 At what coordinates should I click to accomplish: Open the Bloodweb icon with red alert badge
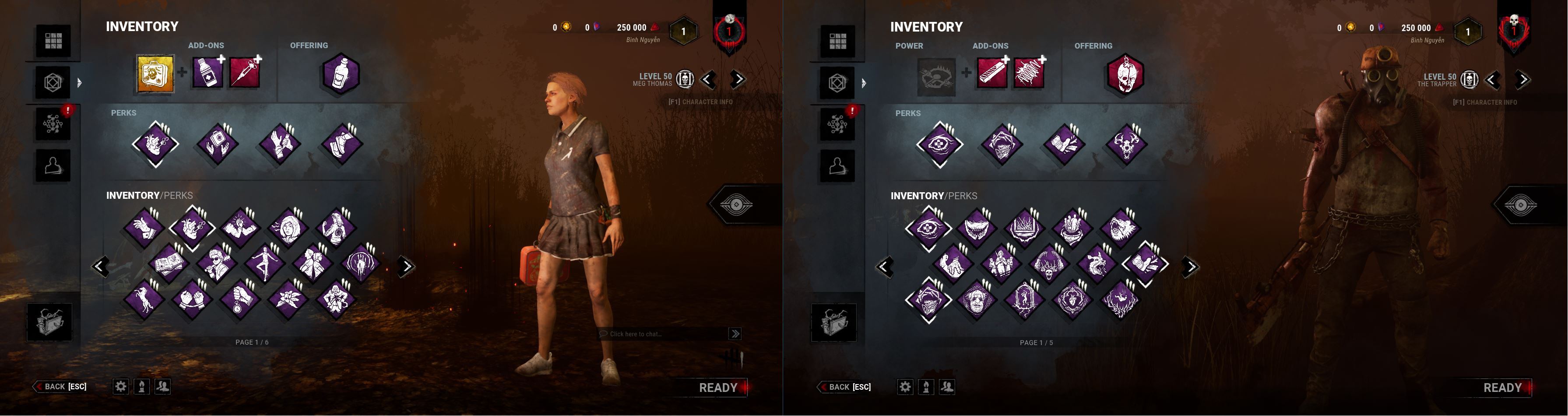click(x=53, y=123)
